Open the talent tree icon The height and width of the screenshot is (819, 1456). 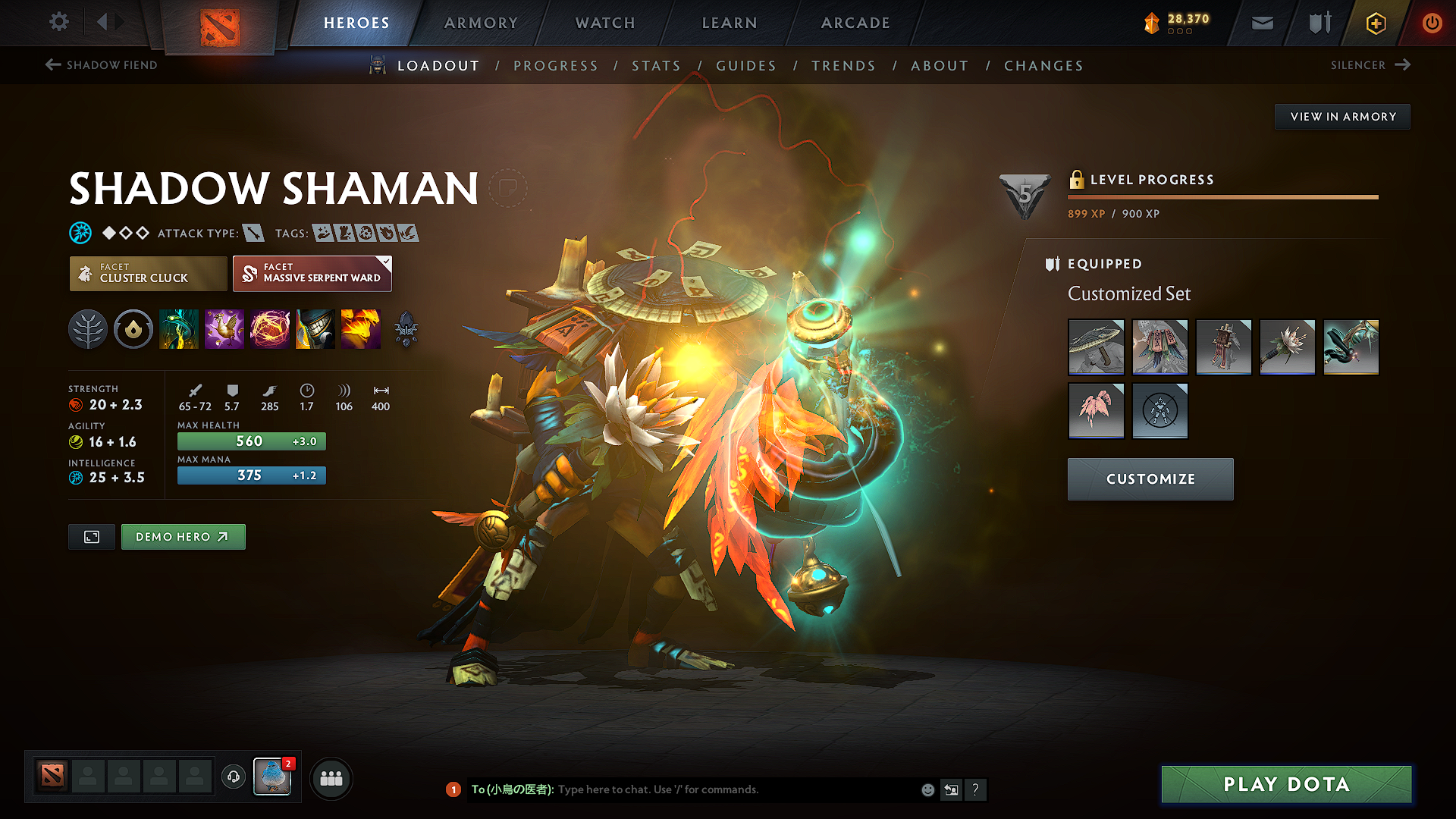pos(88,329)
